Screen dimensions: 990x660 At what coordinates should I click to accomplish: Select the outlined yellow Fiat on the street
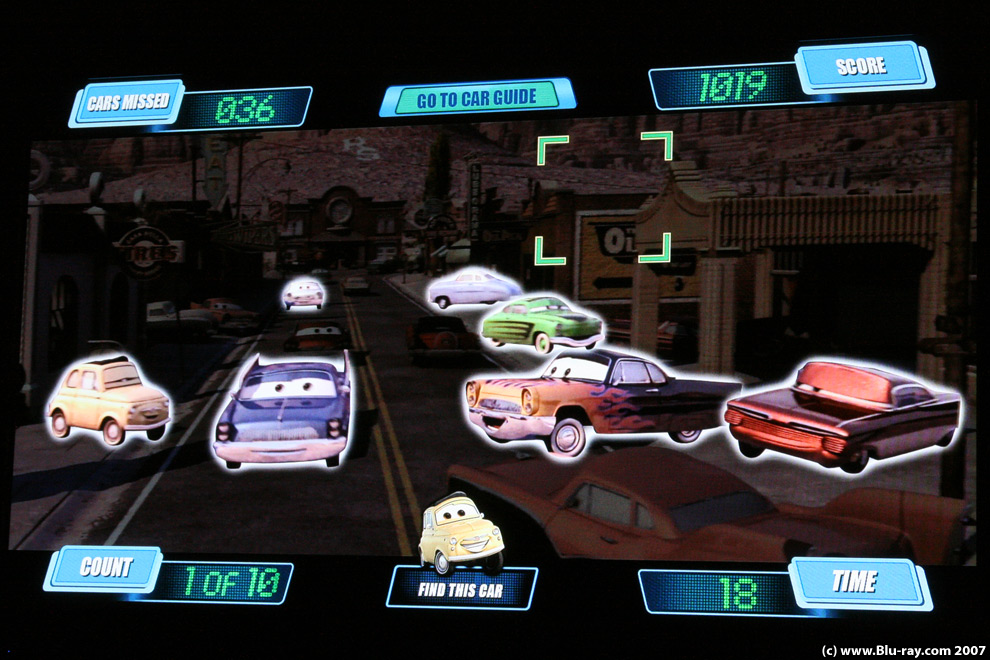tap(108, 401)
